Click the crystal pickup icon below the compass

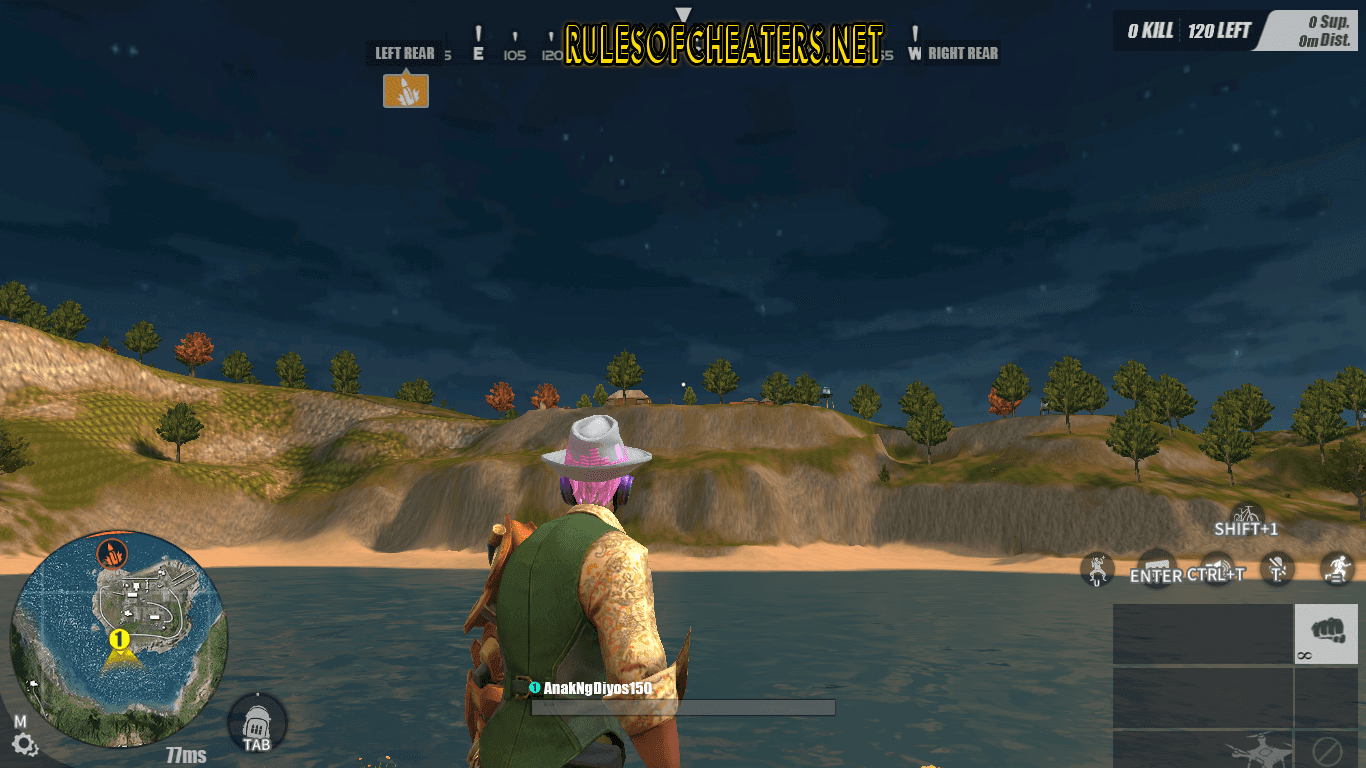click(x=405, y=90)
